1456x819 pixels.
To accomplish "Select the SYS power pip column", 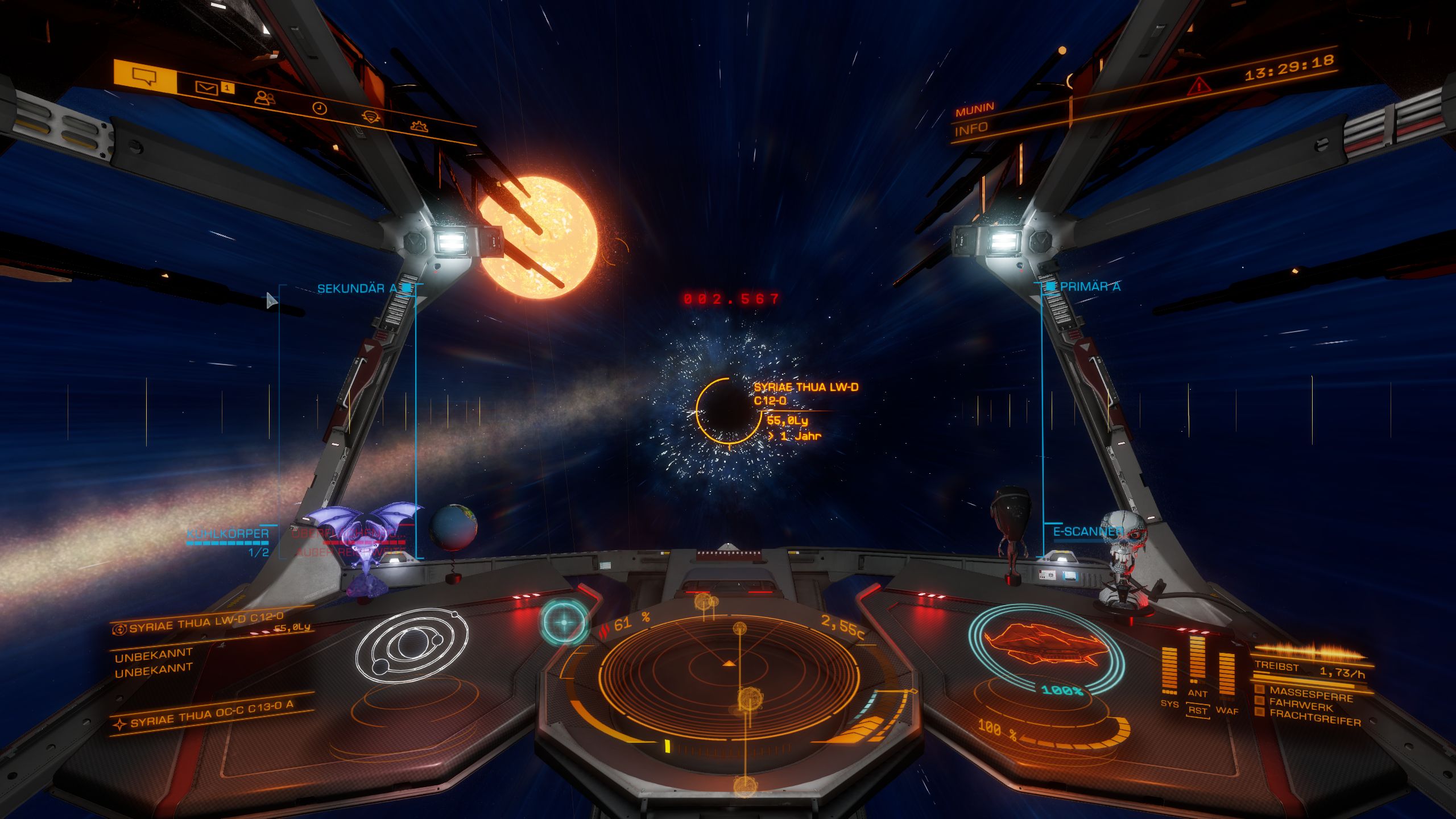I will click(1169, 671).
